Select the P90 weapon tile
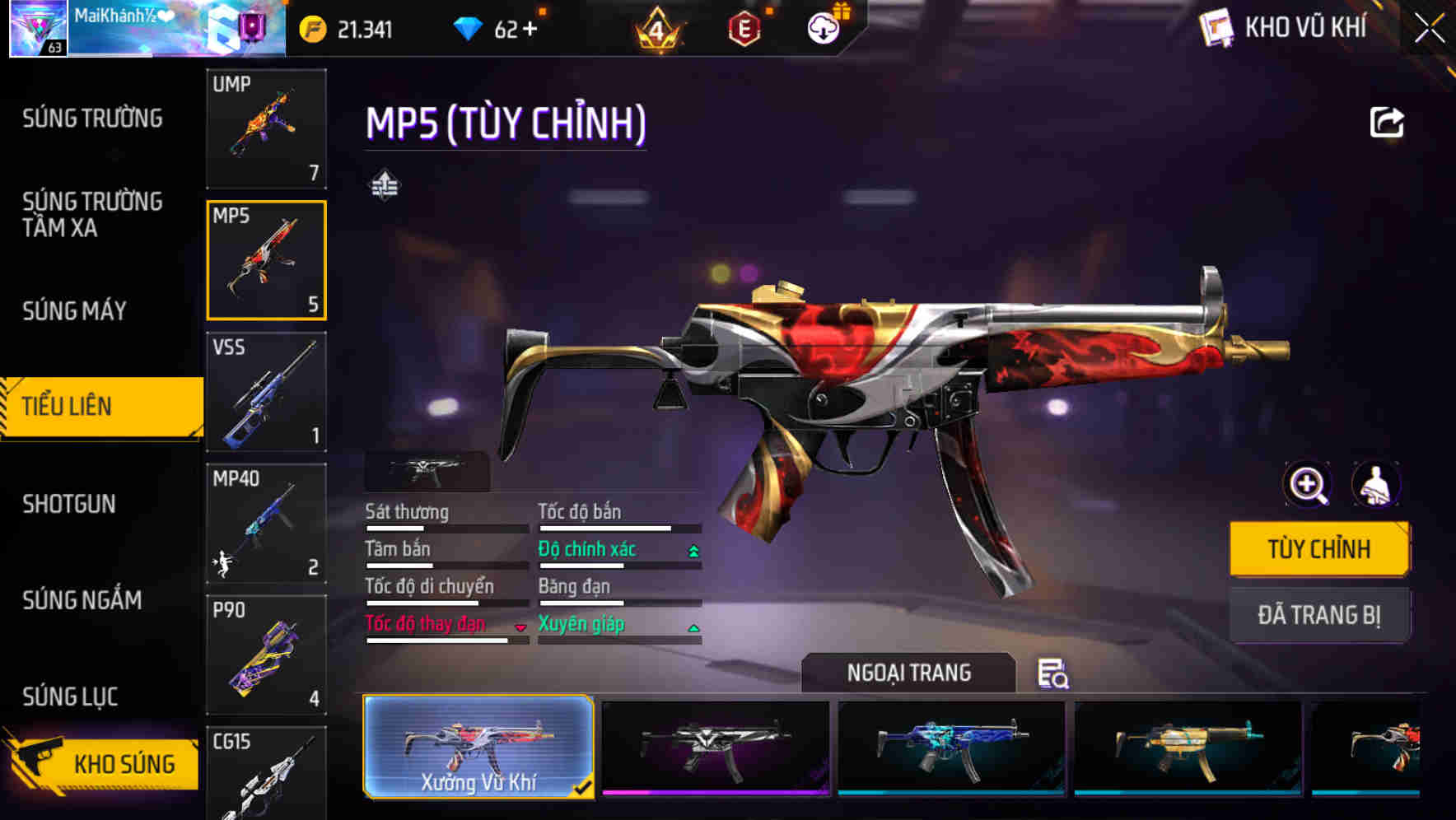 (x=266, y=655)
